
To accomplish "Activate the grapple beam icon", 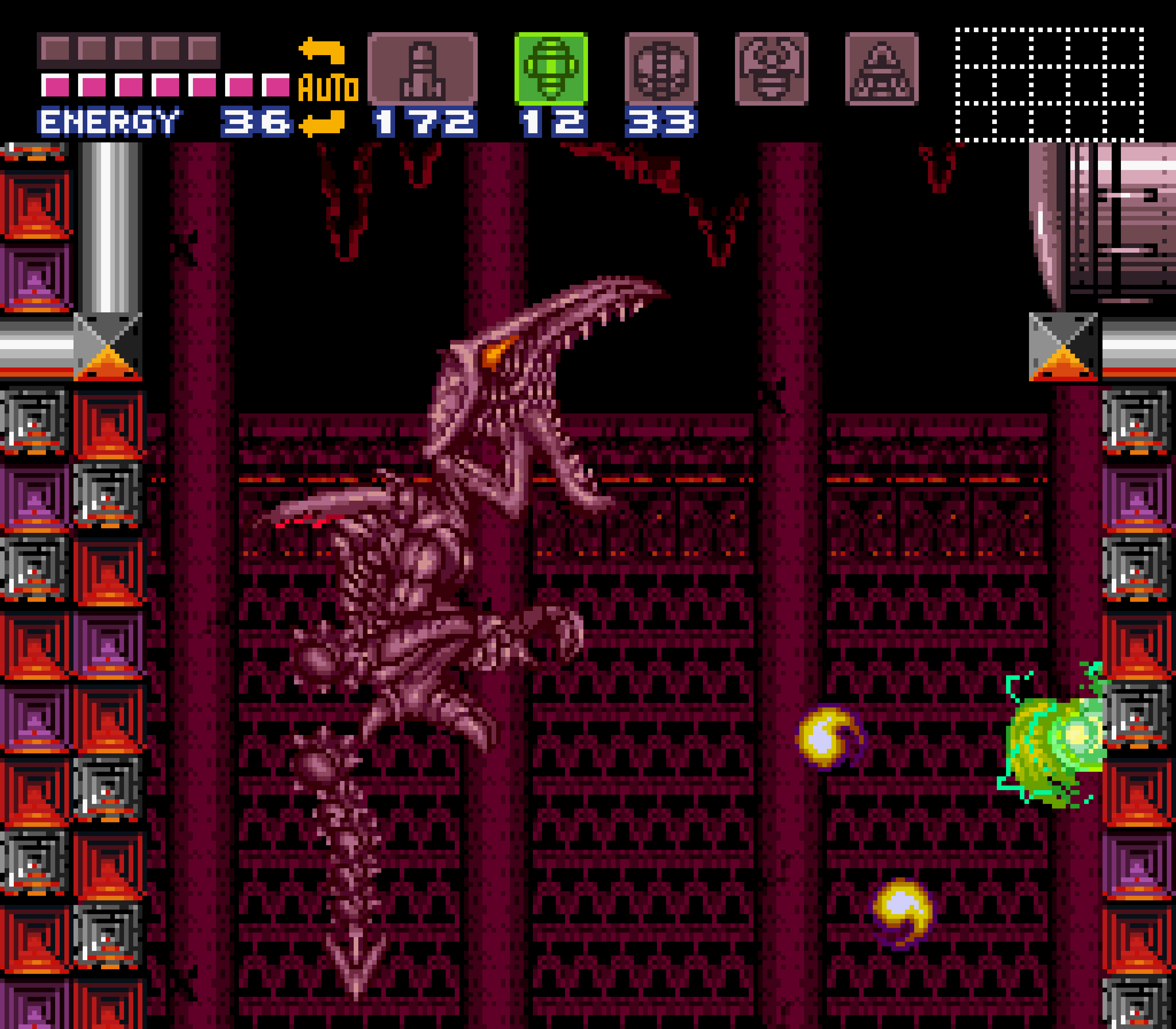I will (x=772, y=69).
